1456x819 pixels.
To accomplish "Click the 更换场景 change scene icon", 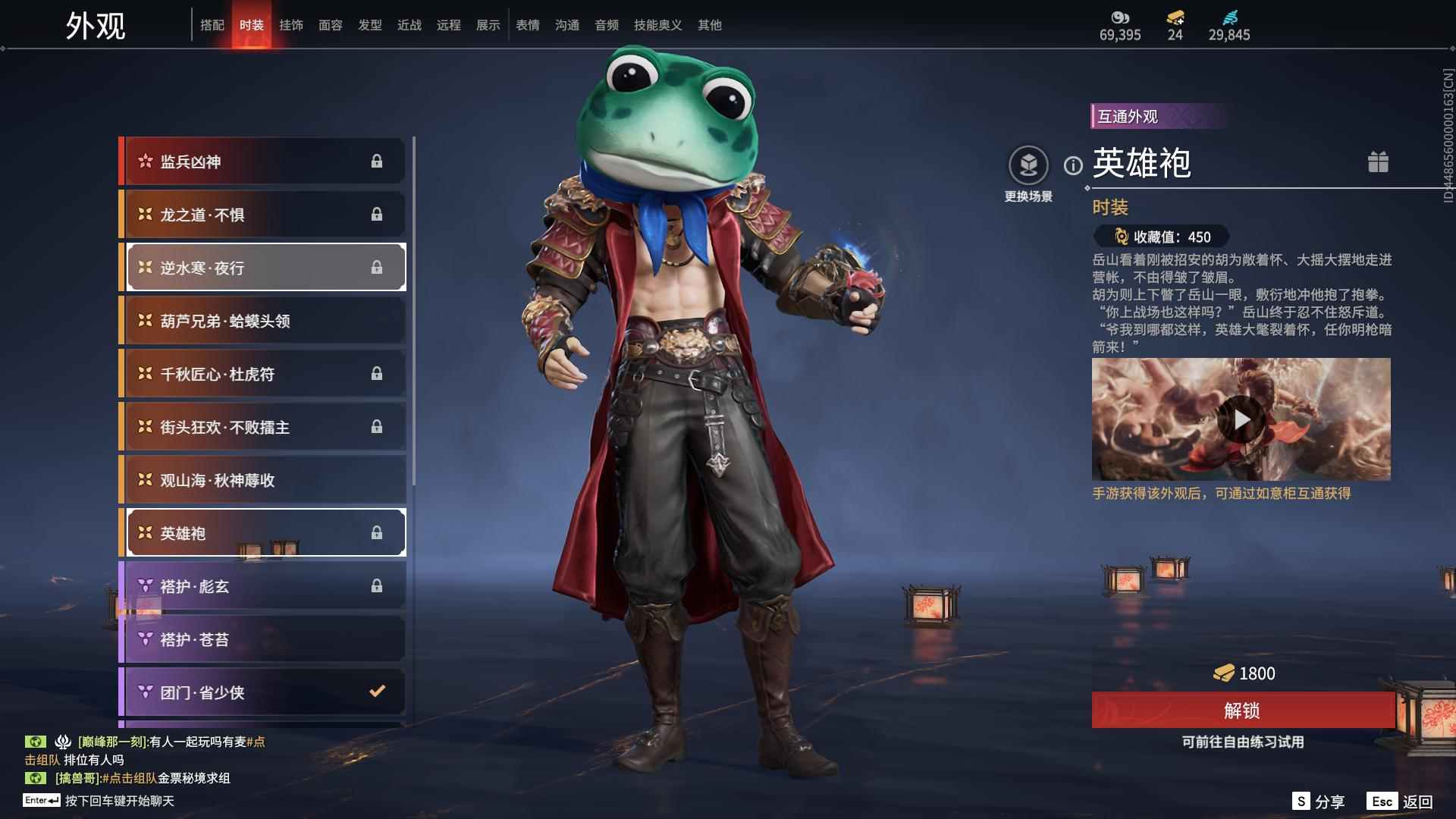I will click(x=1028, y=165).
